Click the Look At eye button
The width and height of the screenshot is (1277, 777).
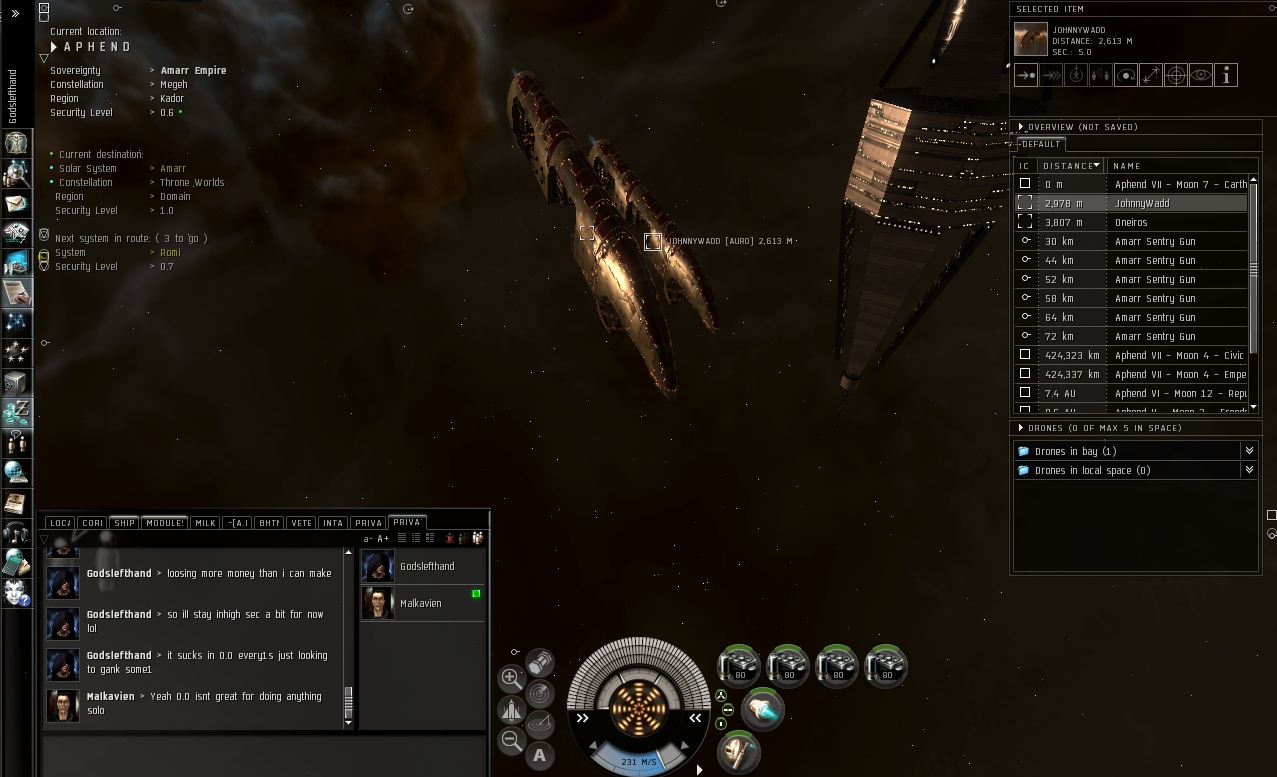(1201, 75)
